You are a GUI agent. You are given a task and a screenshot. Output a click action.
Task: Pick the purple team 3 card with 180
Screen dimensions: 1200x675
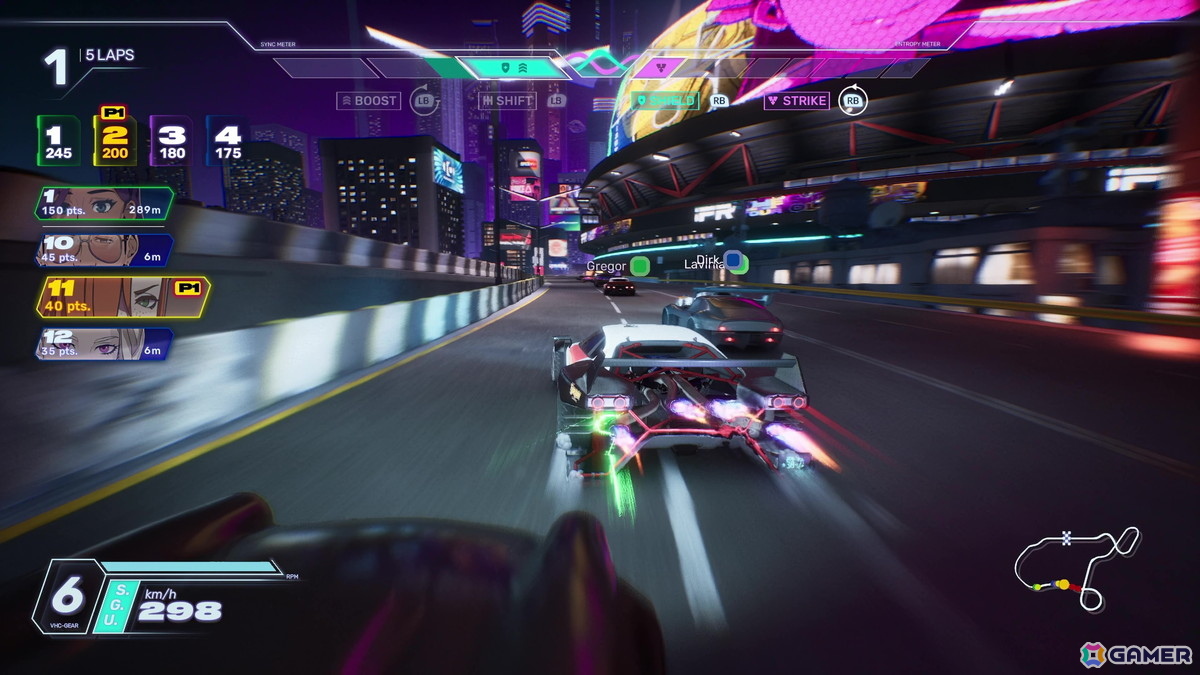pyautogui.click(x=172, y=141)
